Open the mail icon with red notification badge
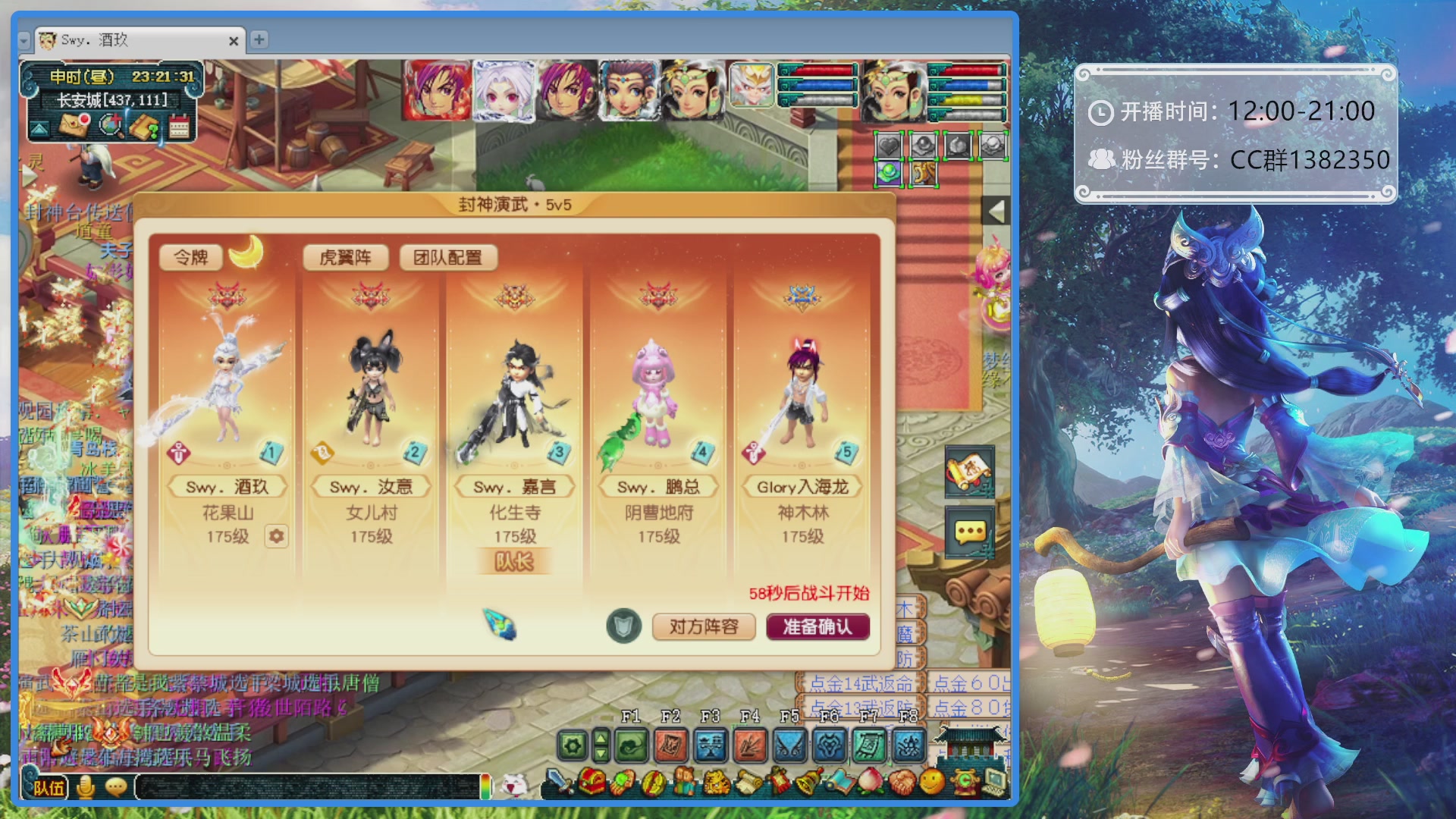Viewport: 1456px width, 819px height. 73,127
